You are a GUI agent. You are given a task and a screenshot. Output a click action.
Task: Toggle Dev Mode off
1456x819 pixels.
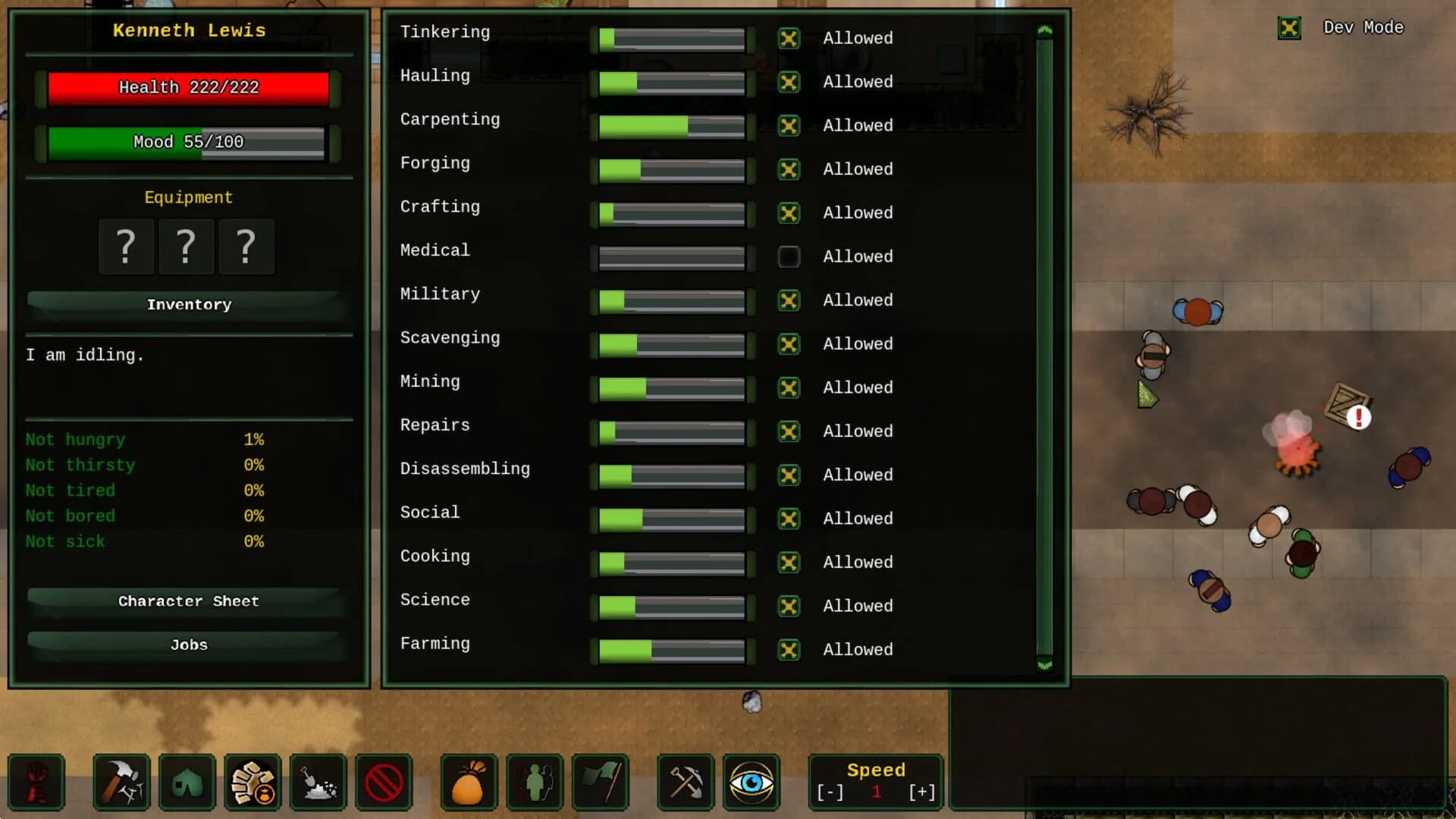point(1289,27)
